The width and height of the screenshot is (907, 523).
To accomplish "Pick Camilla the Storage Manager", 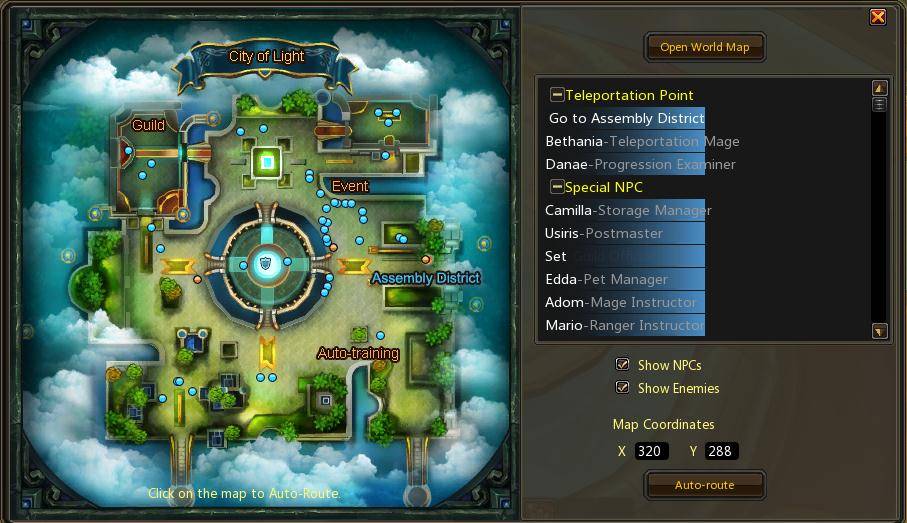I will click(x=628, y=210).
